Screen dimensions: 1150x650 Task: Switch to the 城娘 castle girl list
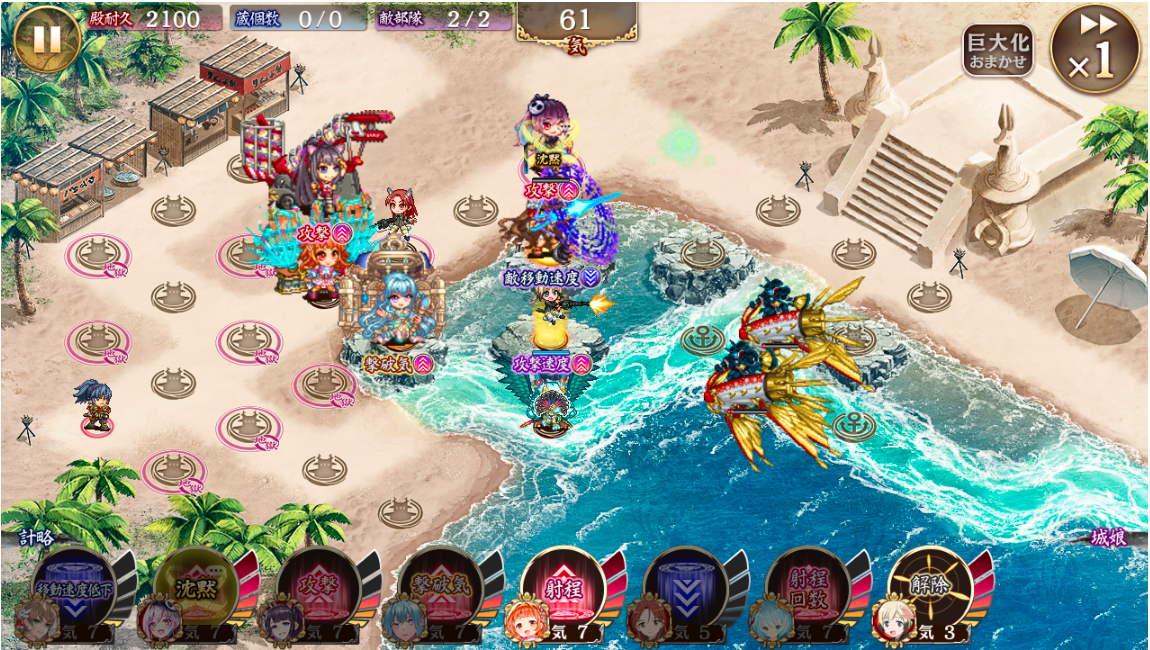pyautogui.click(x=1108, y=538)
